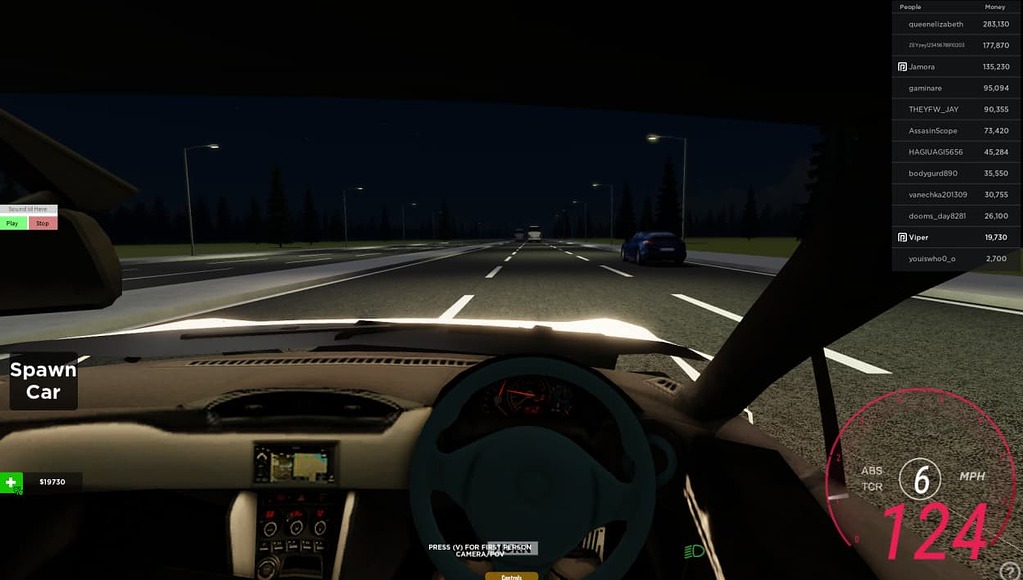
Task: Toggle the ABS setting
Action: (x=872, y=470)
